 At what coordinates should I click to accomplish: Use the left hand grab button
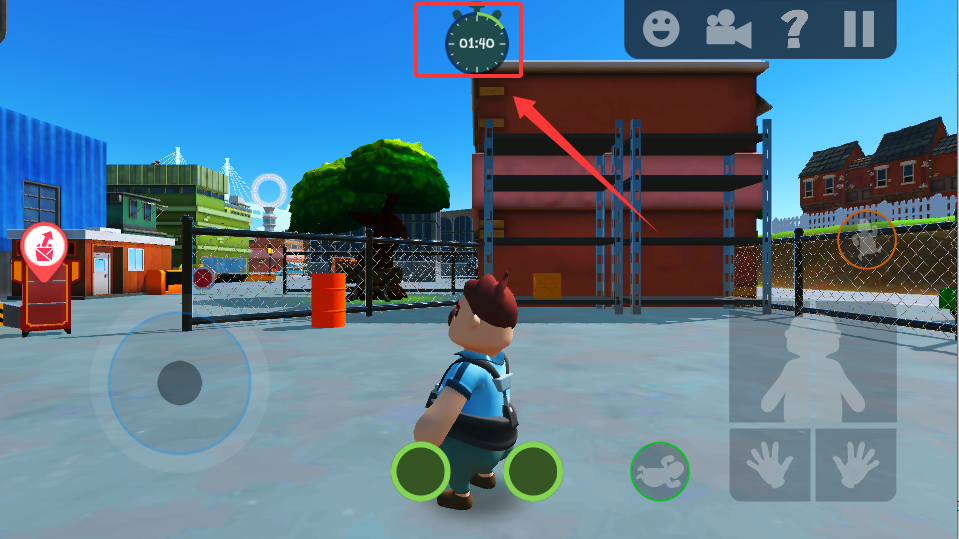point(769,465)
